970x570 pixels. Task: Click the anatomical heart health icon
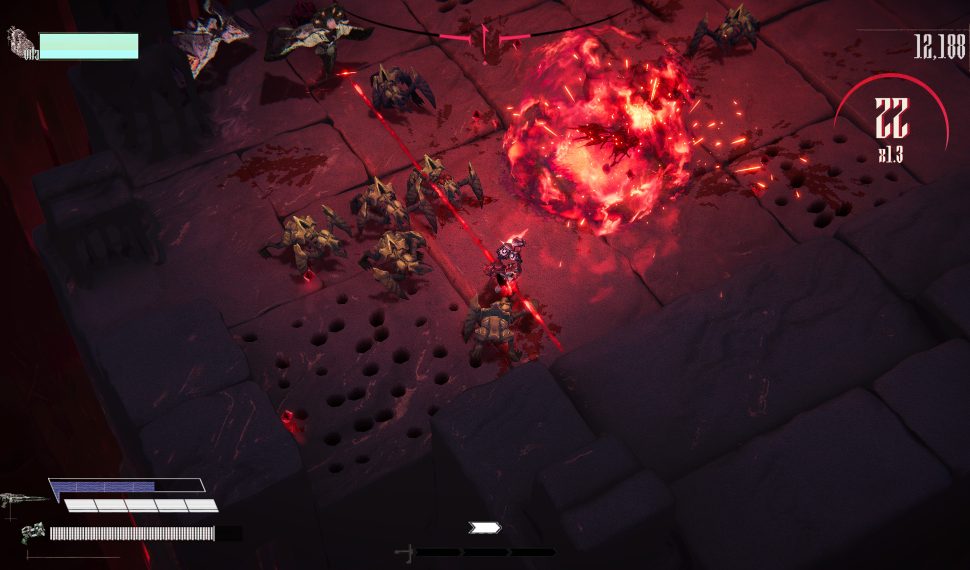point(21,43)
